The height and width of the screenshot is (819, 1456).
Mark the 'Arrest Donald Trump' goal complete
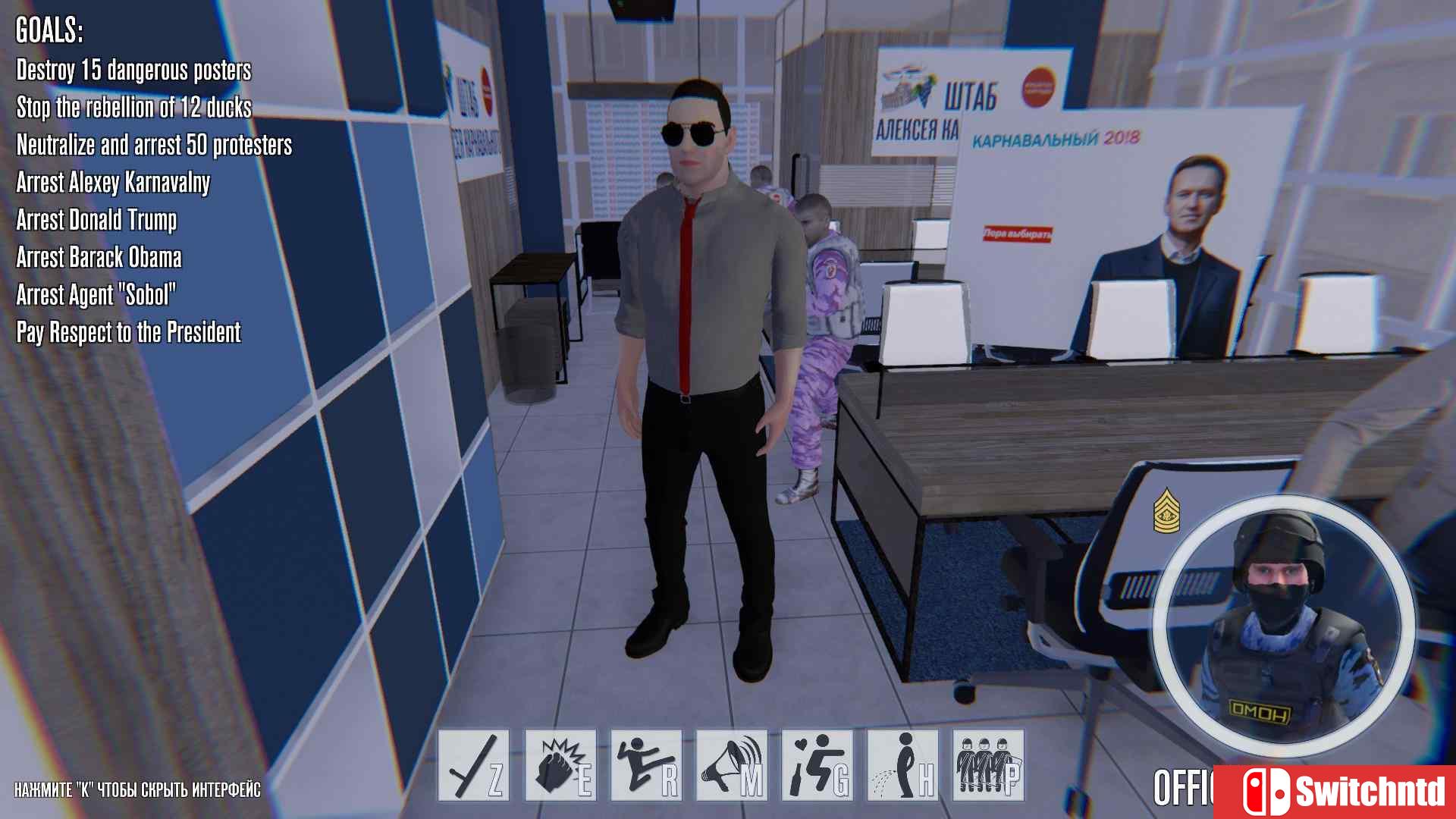point(96,221)
